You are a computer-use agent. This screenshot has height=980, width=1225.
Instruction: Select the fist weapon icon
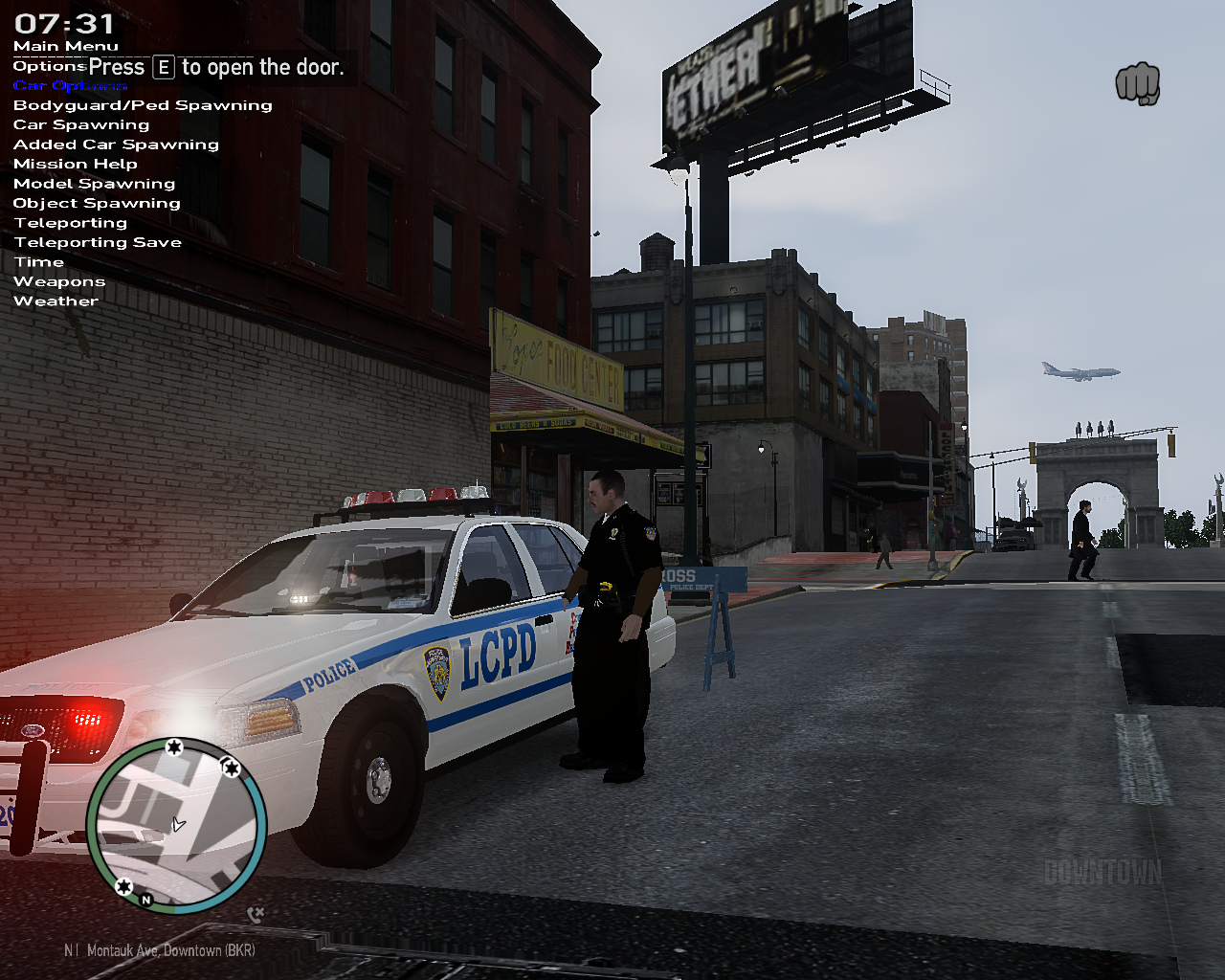tap(1138, 84)
